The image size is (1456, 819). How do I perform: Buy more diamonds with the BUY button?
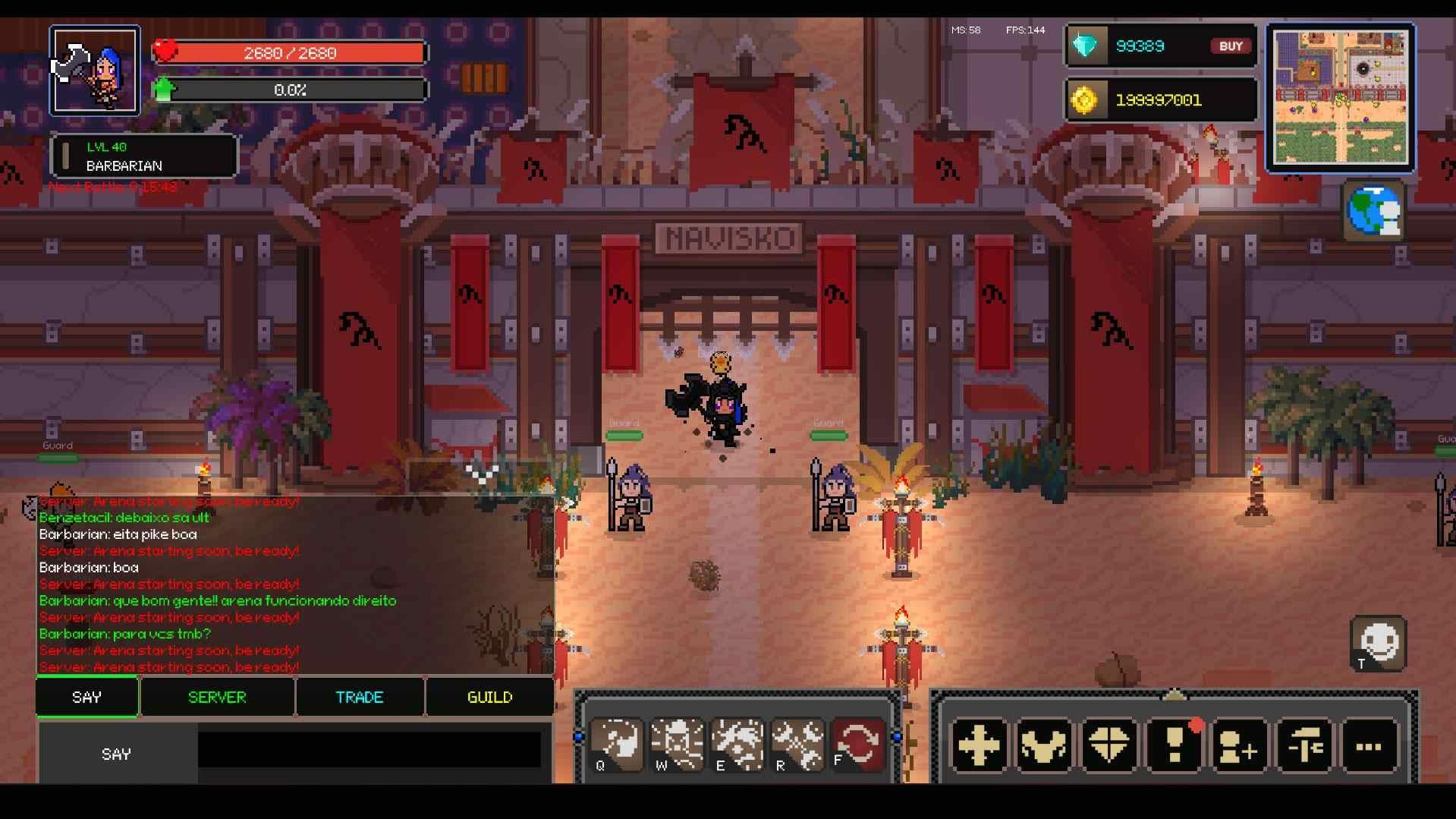[1230, 46]
